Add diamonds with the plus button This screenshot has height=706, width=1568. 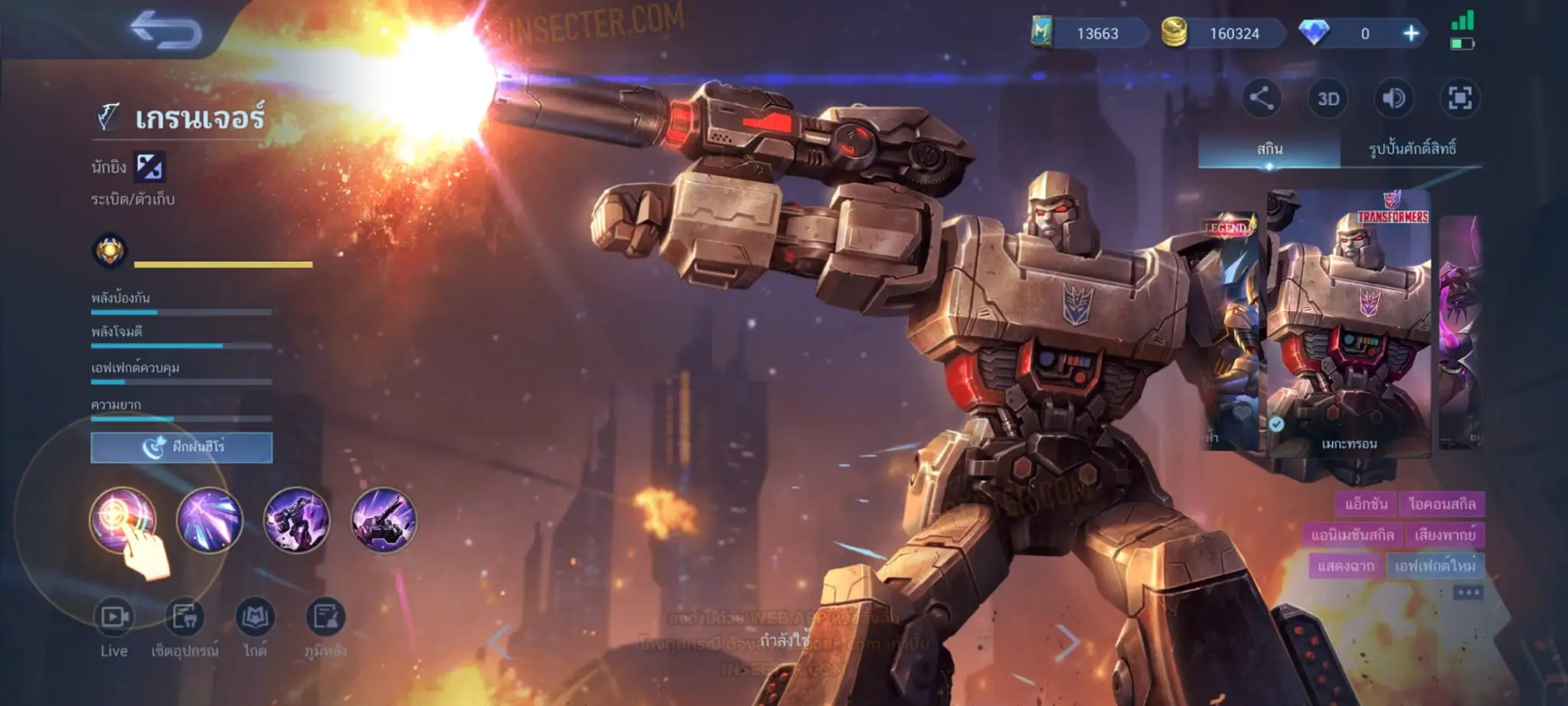1410,34
